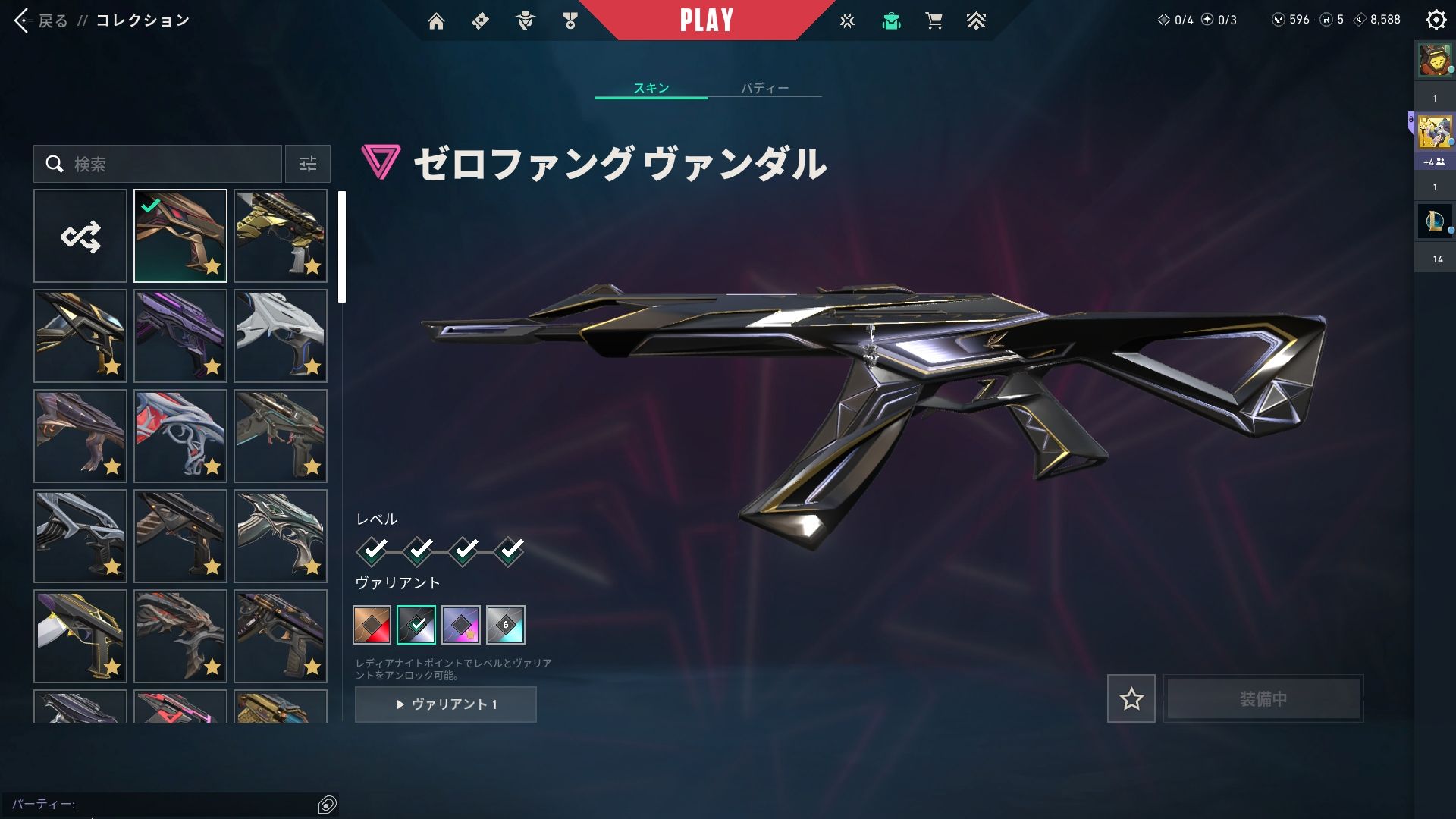Play the ヴァリアント 1 preview video

coord(446,704)
